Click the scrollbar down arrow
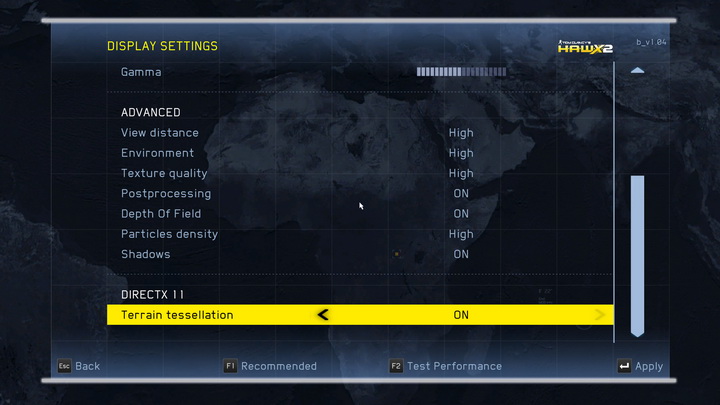This screenshot has height=405, width=720. [x=637, y=330]
